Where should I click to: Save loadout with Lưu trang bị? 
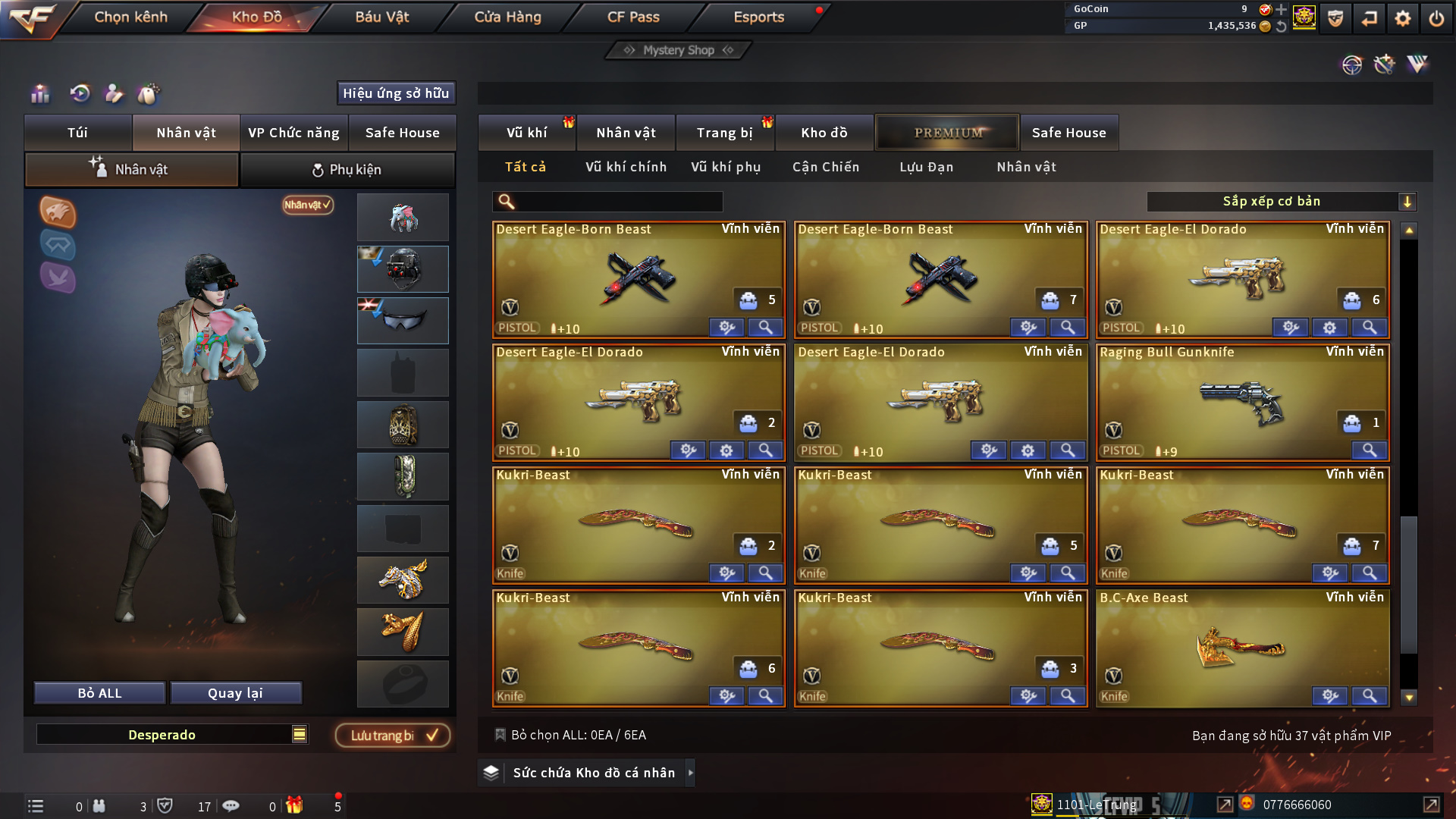(393, 736)
